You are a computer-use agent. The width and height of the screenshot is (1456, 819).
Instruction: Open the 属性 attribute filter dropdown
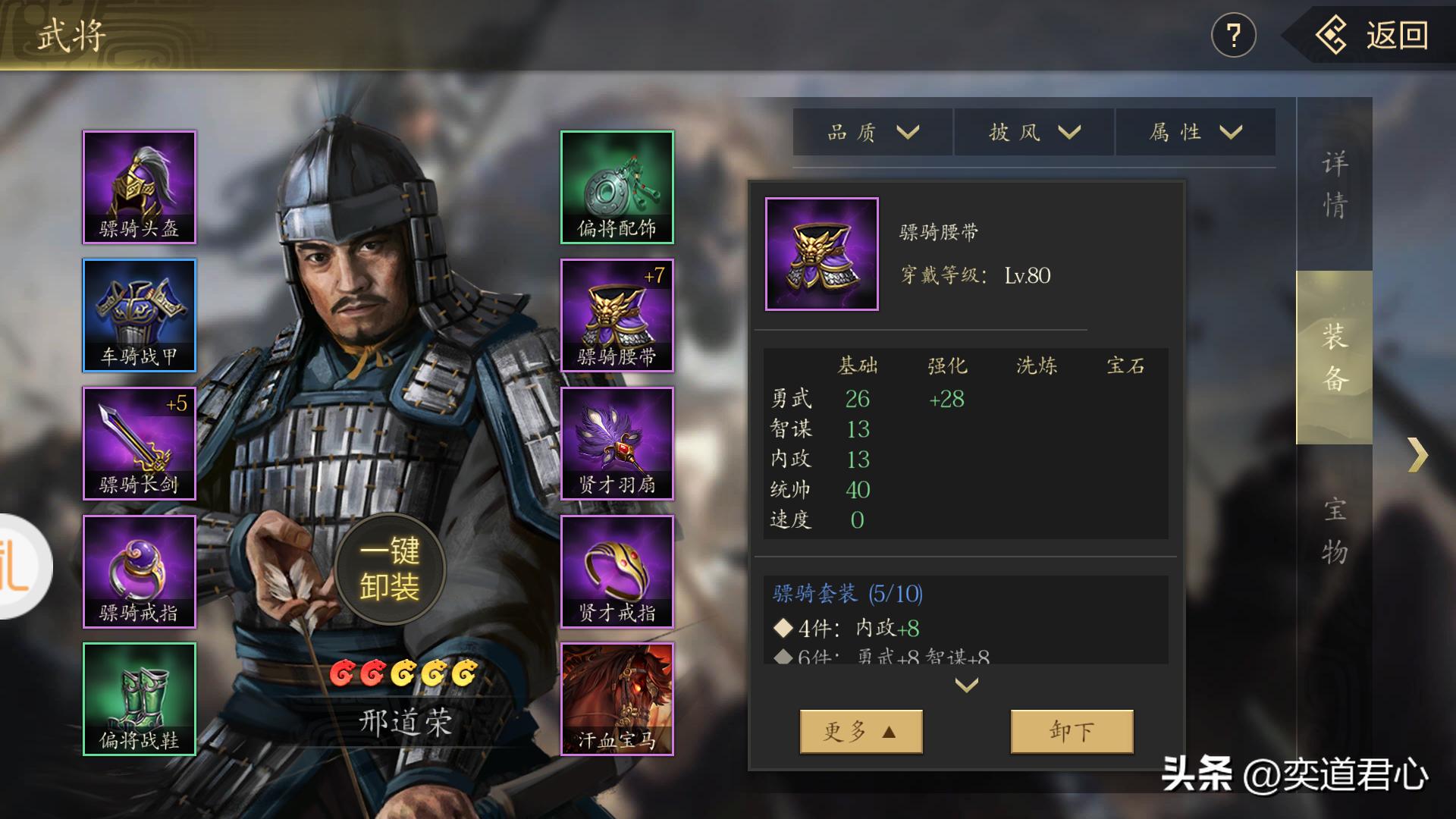click(1194, 131)
